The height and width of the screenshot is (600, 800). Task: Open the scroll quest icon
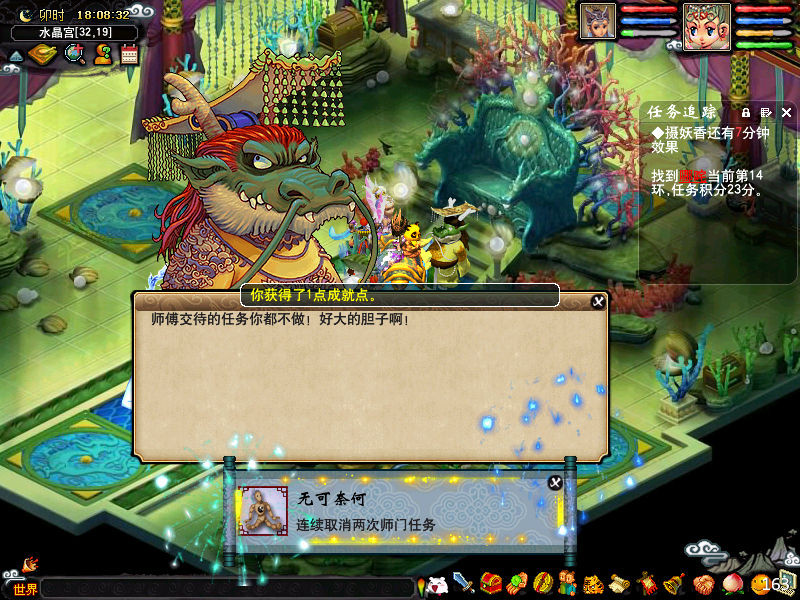coord(619,584)
